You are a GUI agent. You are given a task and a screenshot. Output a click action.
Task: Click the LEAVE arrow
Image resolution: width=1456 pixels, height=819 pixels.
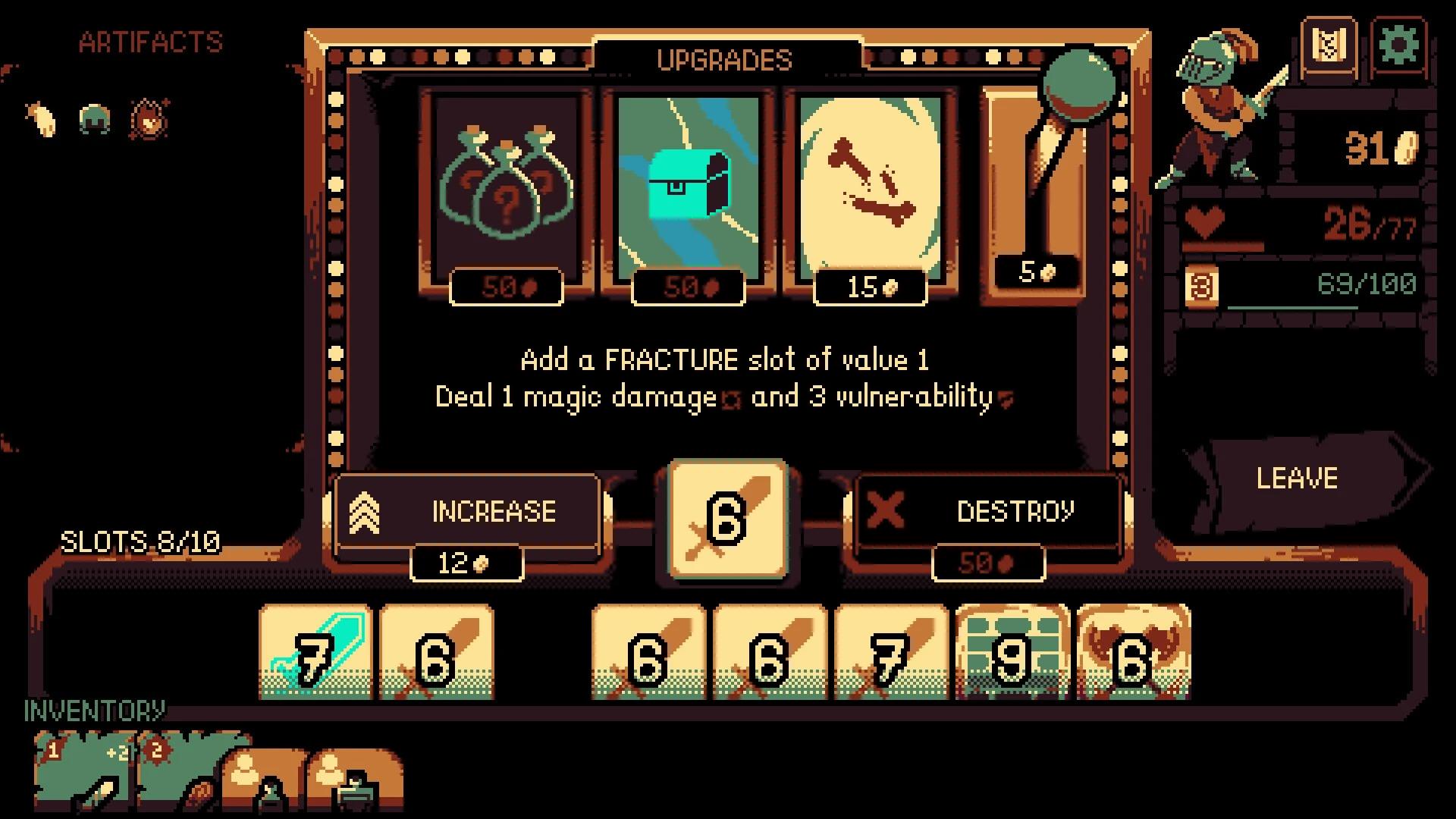(1298, 478)
